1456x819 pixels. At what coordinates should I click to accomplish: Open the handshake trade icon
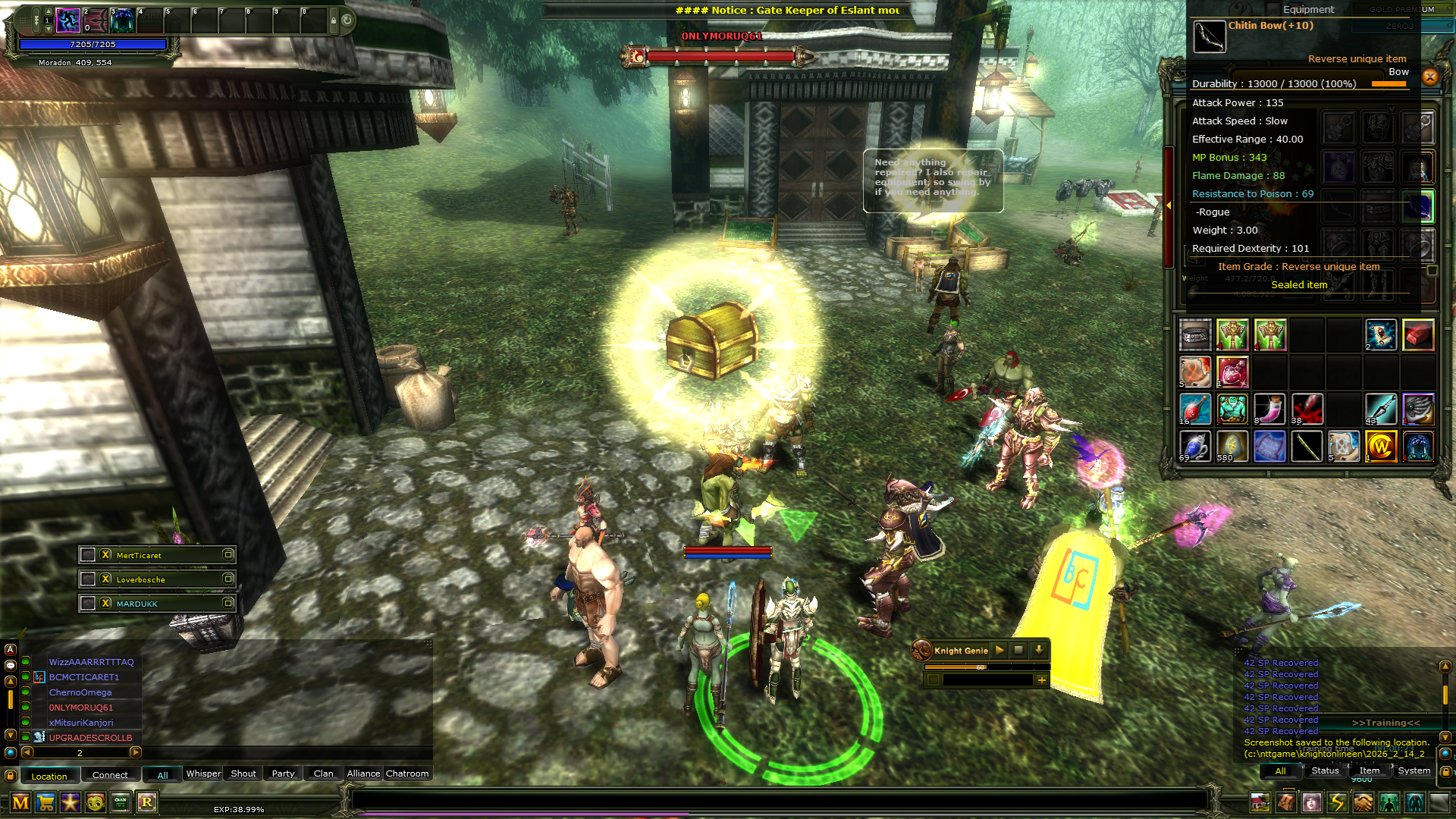tap(1363, 802)
